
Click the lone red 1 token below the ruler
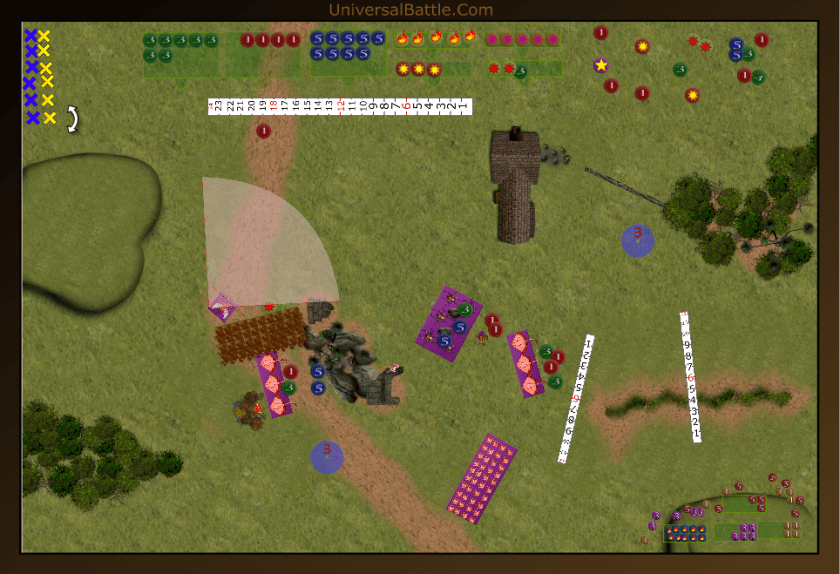click(x=264, y=131)
